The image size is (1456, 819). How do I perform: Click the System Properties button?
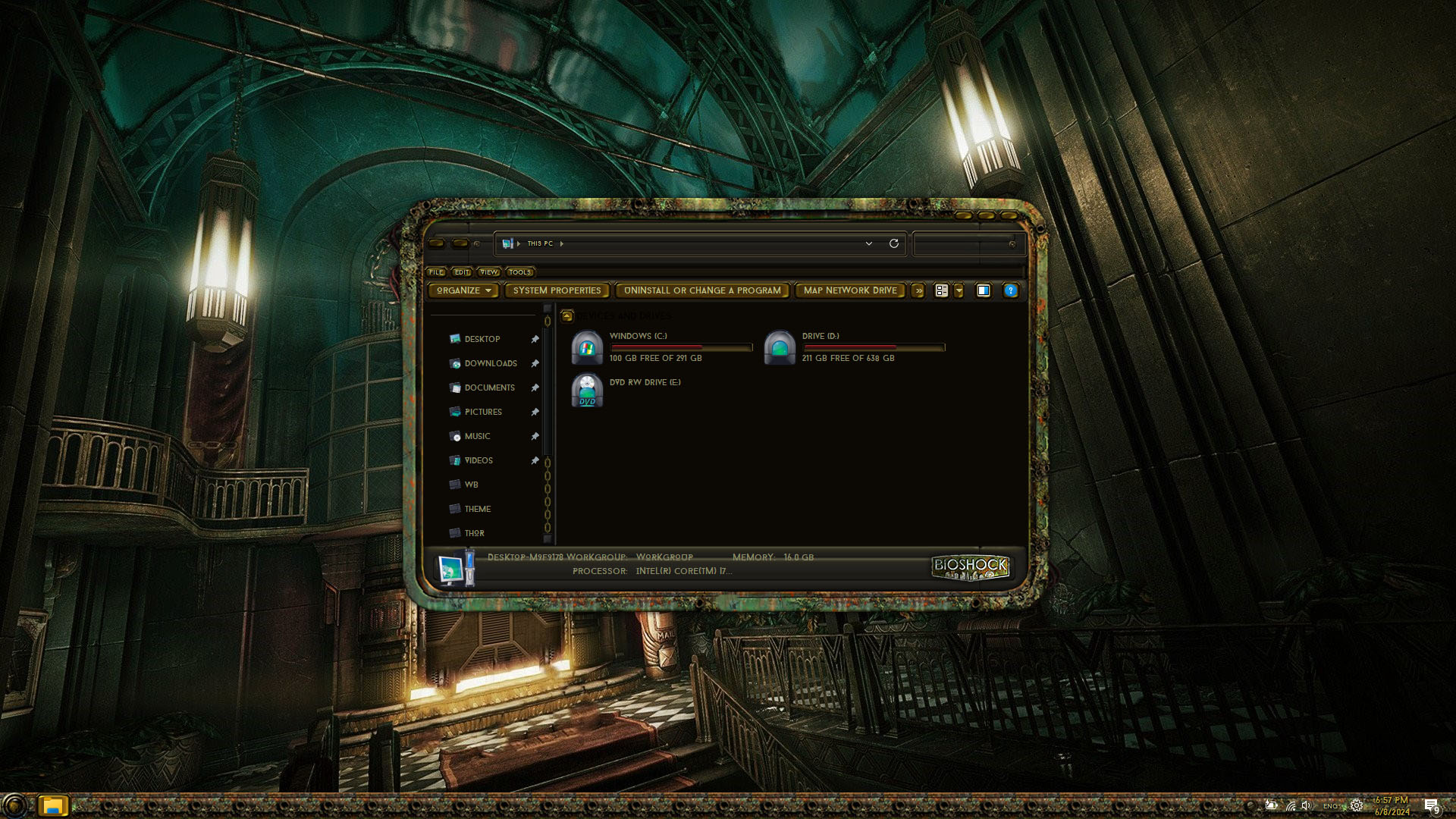(557, 290)
